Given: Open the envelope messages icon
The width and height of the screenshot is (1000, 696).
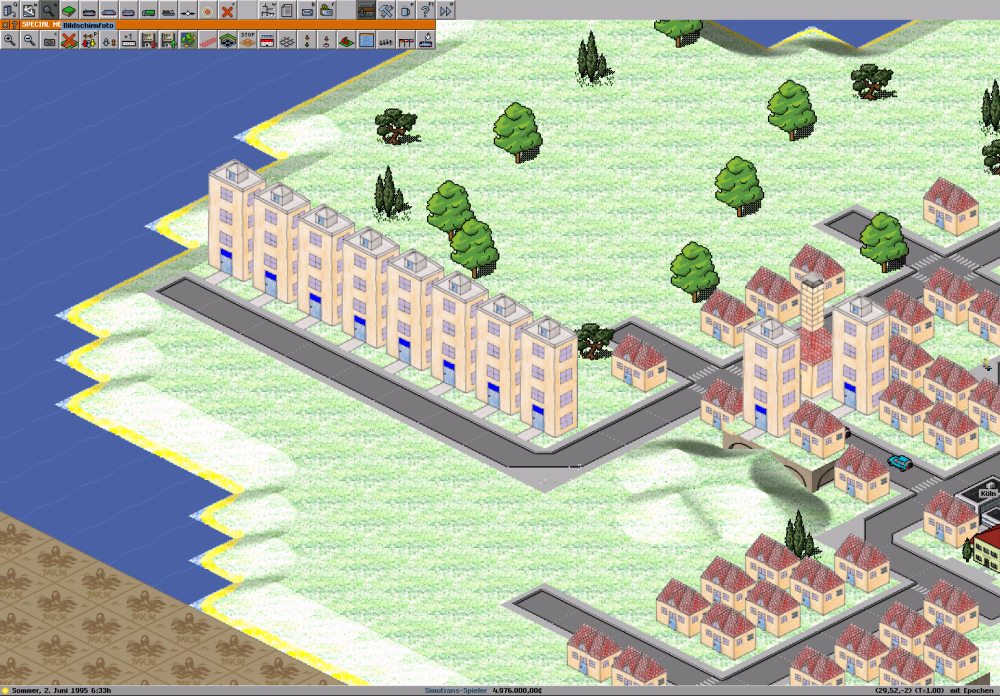Looking at the screenshot, I should [x=307, y=10].
